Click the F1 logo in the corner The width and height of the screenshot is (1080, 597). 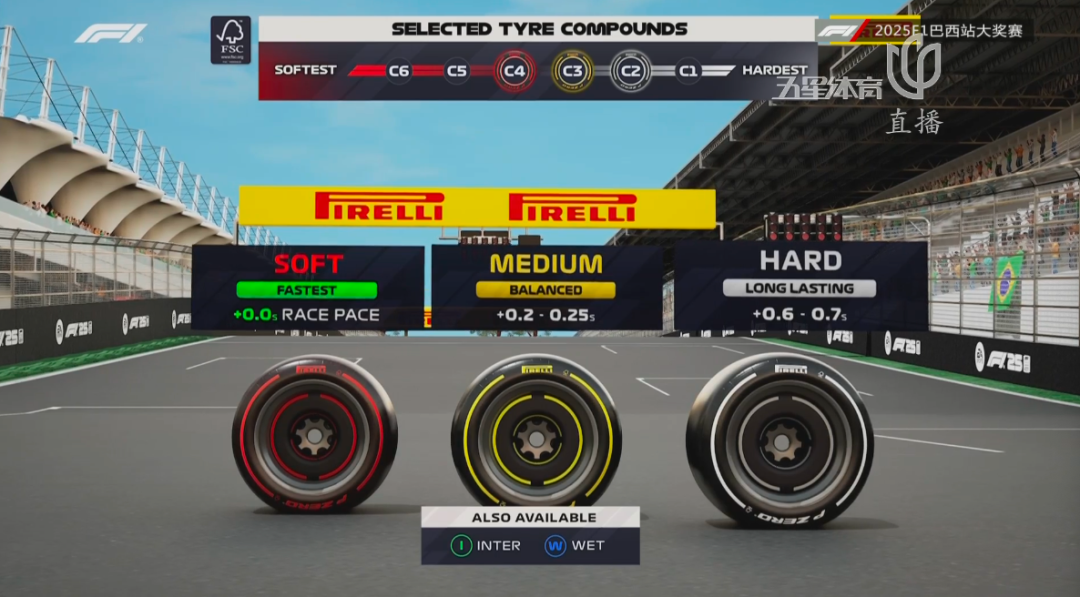point(110,33)
